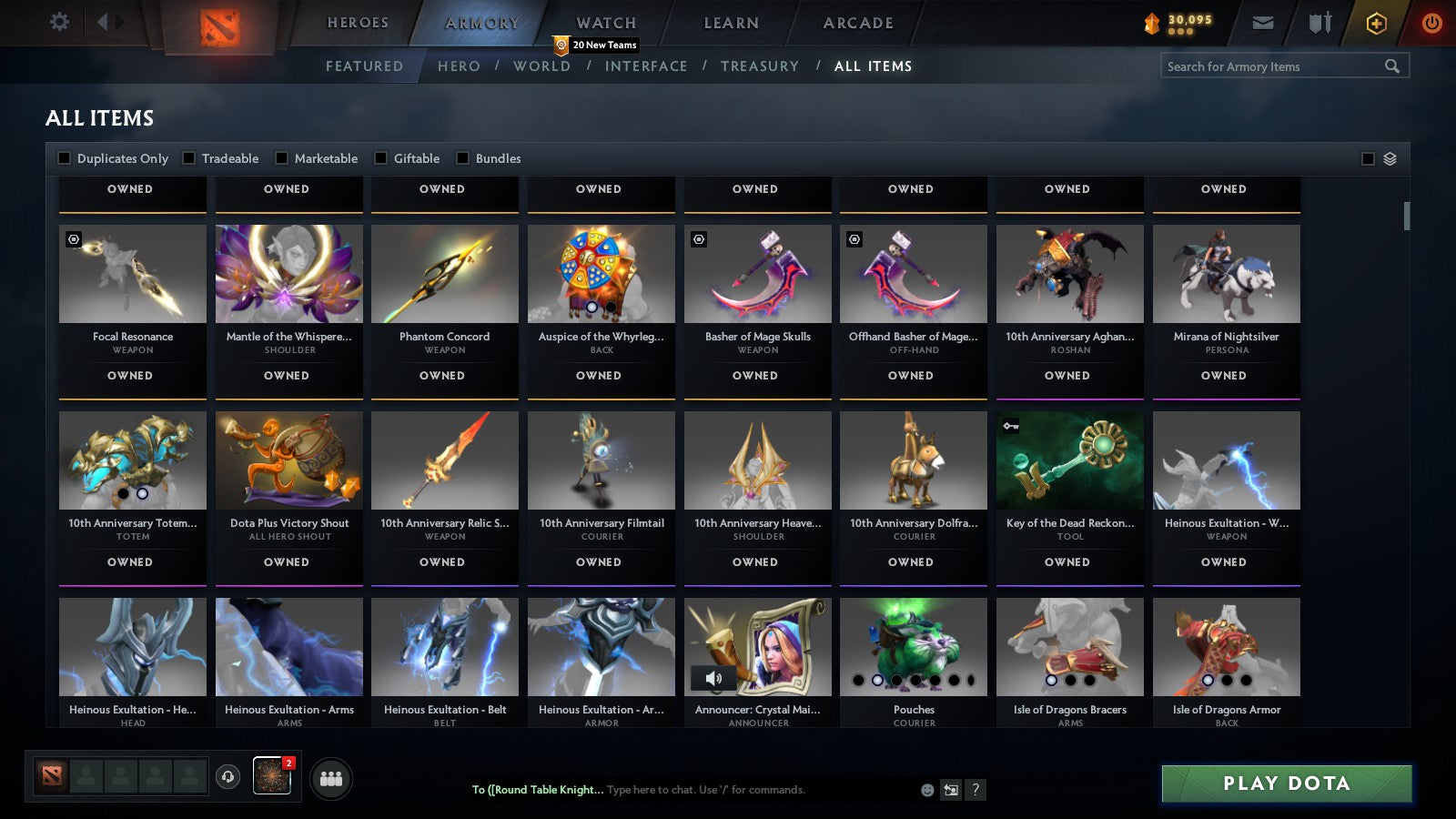Enable the Duplicates Only filter
The image size is (1456, 819).
pyautogui.click(x=64, y=157)
